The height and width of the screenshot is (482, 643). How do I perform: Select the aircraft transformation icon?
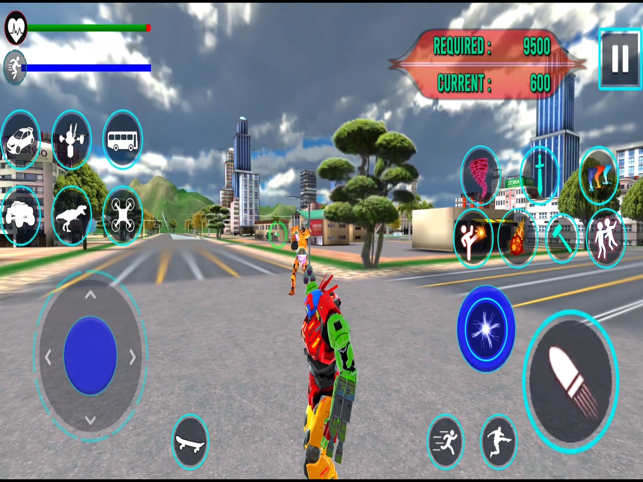(x=72, y=140)
